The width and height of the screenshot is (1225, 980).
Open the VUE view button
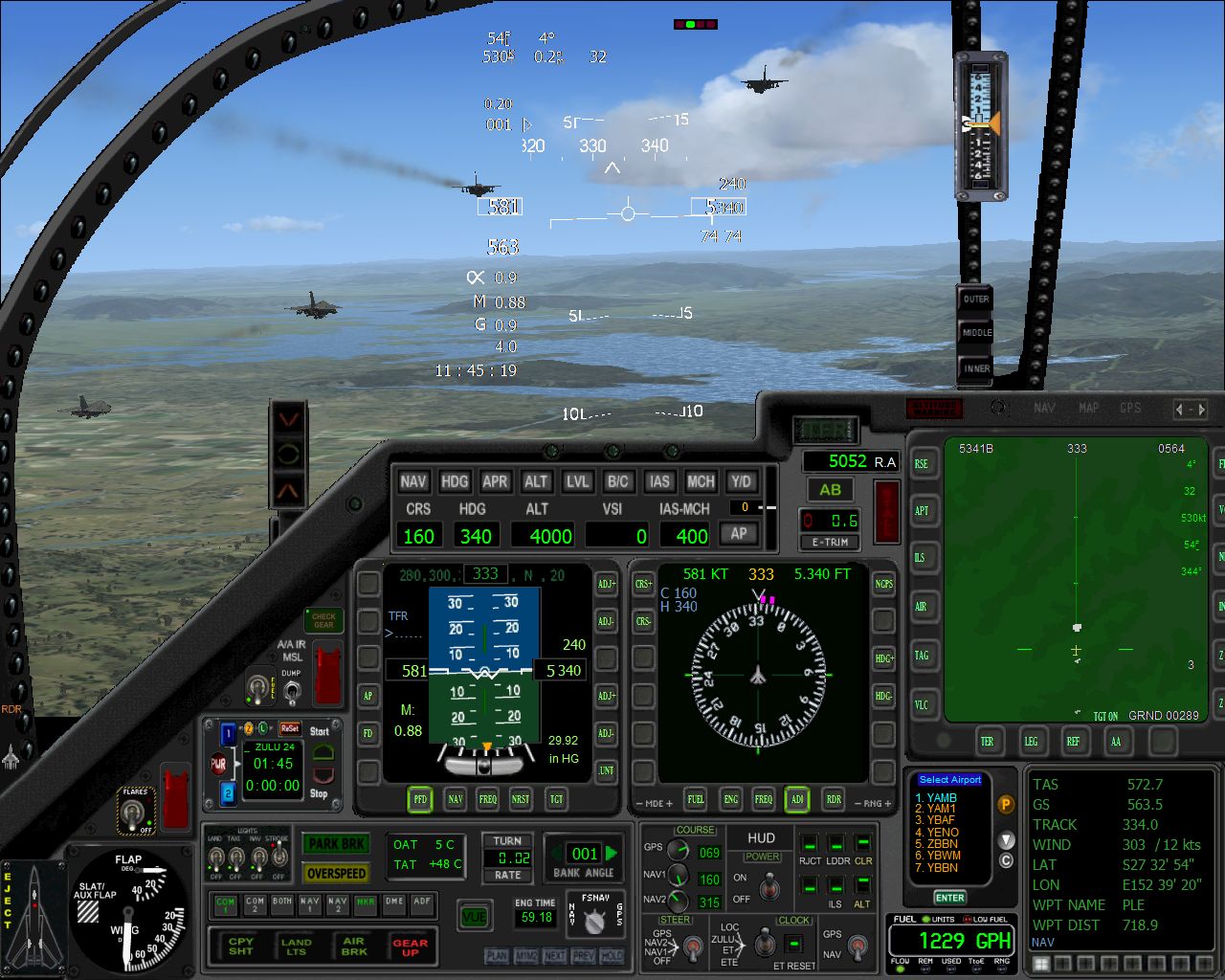tap(475, 917)
